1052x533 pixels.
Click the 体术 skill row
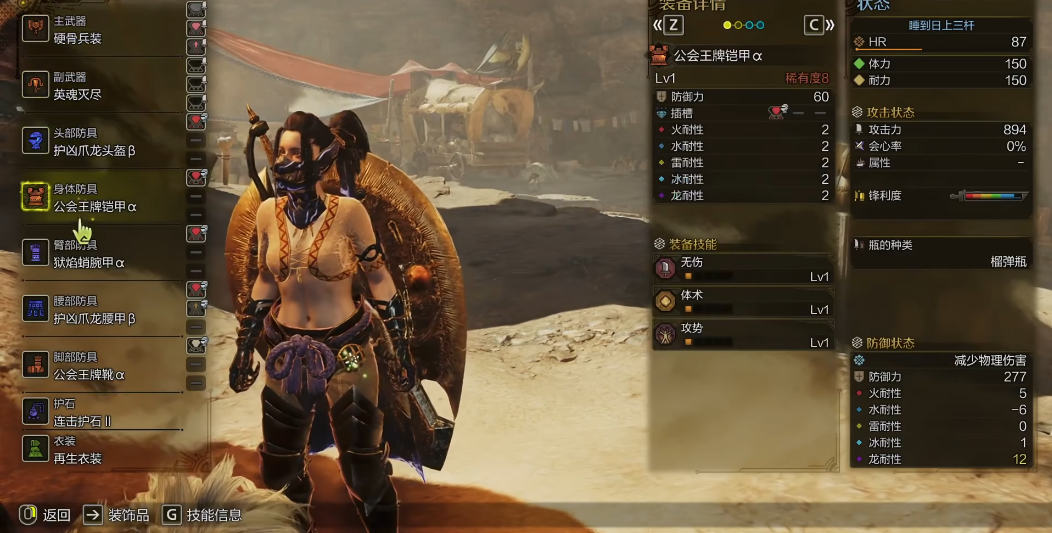point(742,301)
